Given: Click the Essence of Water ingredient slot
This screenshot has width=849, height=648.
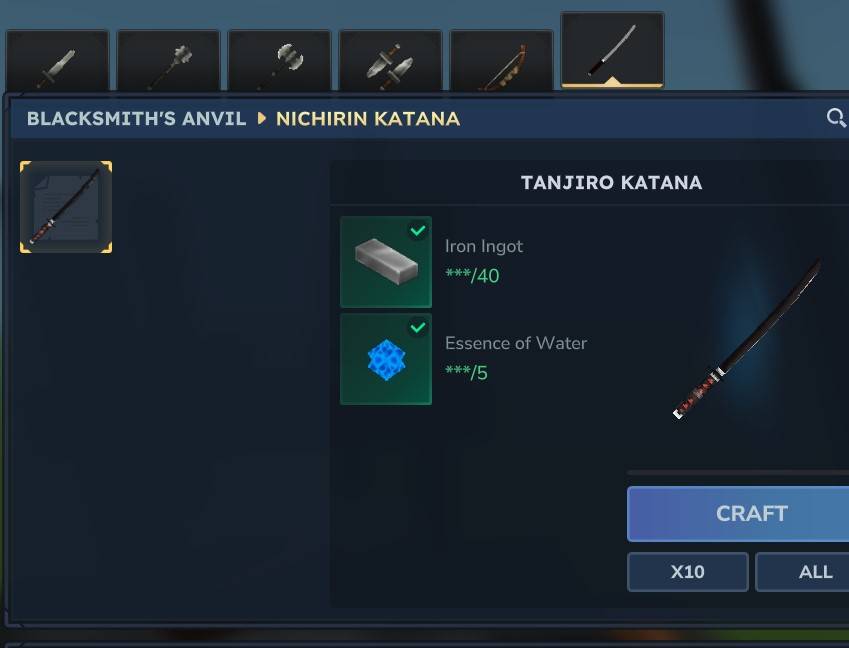Looking at the screenshot, I should pyautogui.click(x=386, y=359).
